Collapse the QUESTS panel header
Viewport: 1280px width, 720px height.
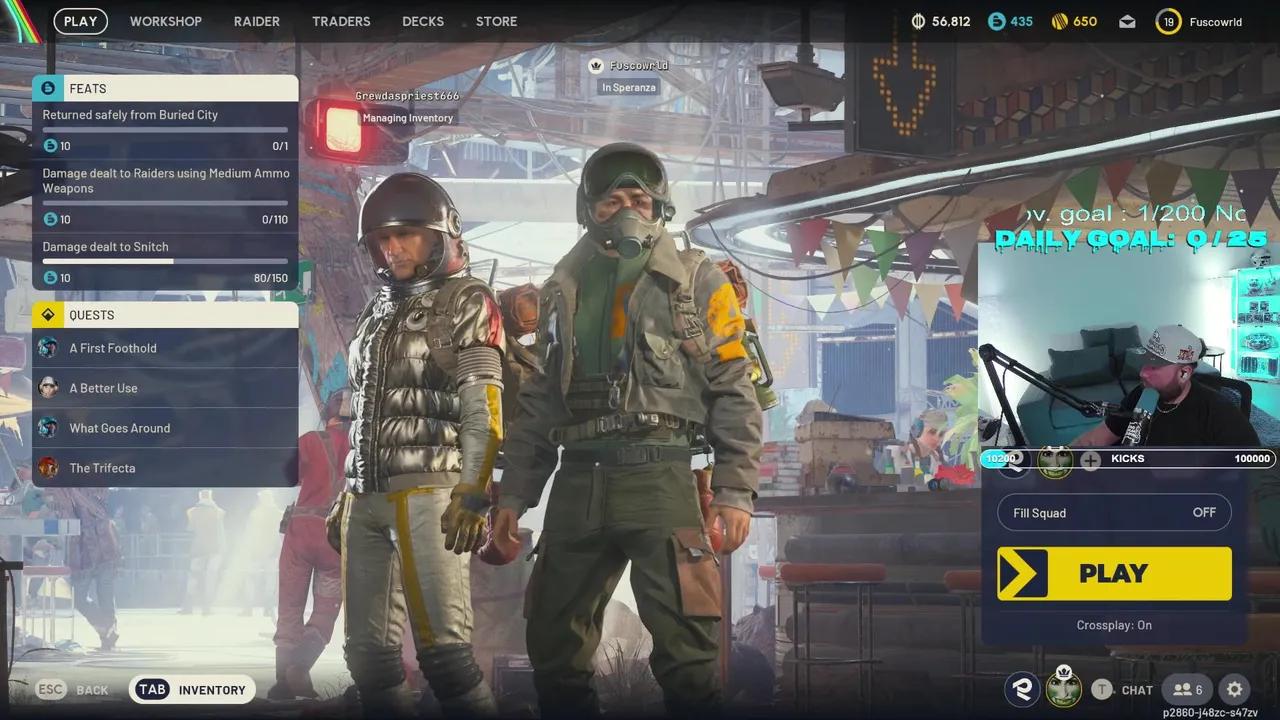point(165,315)
